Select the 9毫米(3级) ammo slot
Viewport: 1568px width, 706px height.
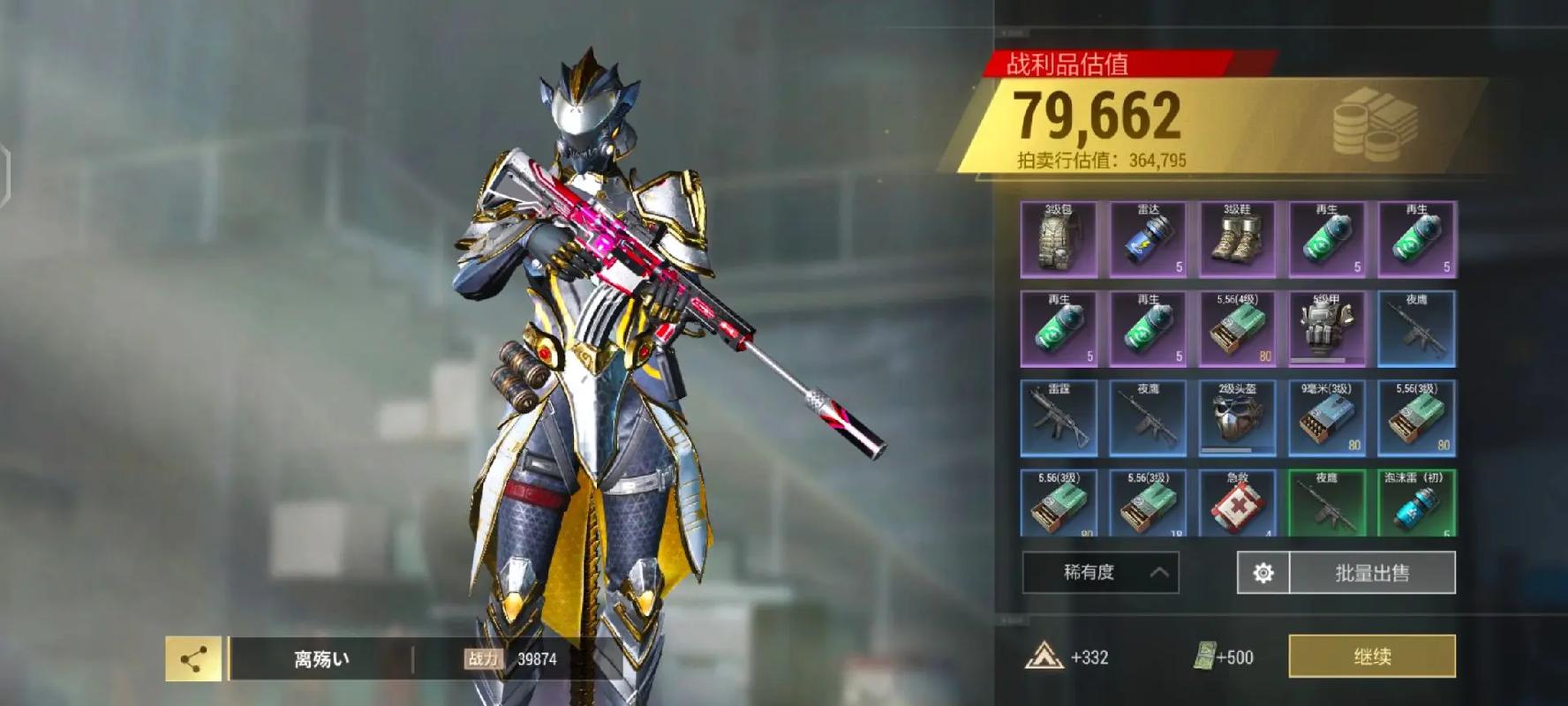[1326, 417]
